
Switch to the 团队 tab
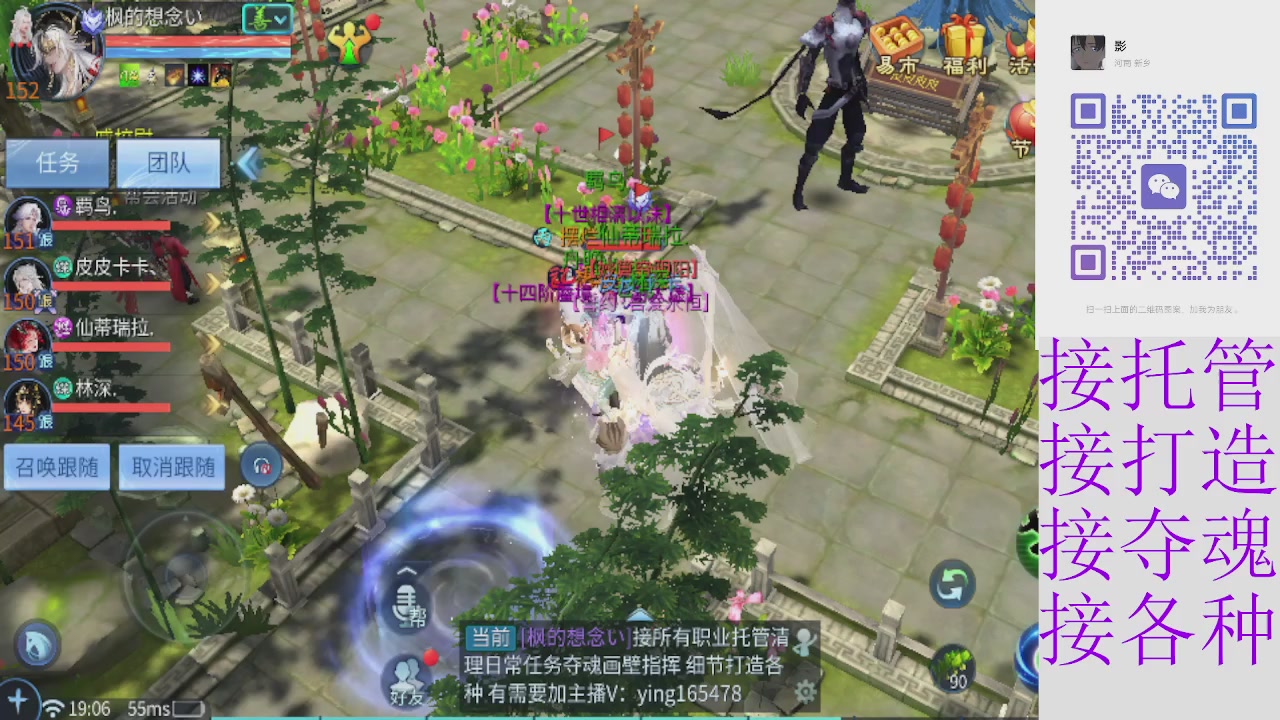[170, 163]
